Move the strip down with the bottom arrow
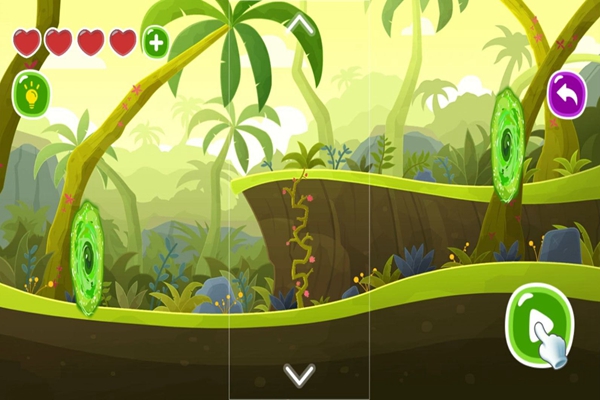The width and height of the screenshot is (600, 400). pos(299,375)
